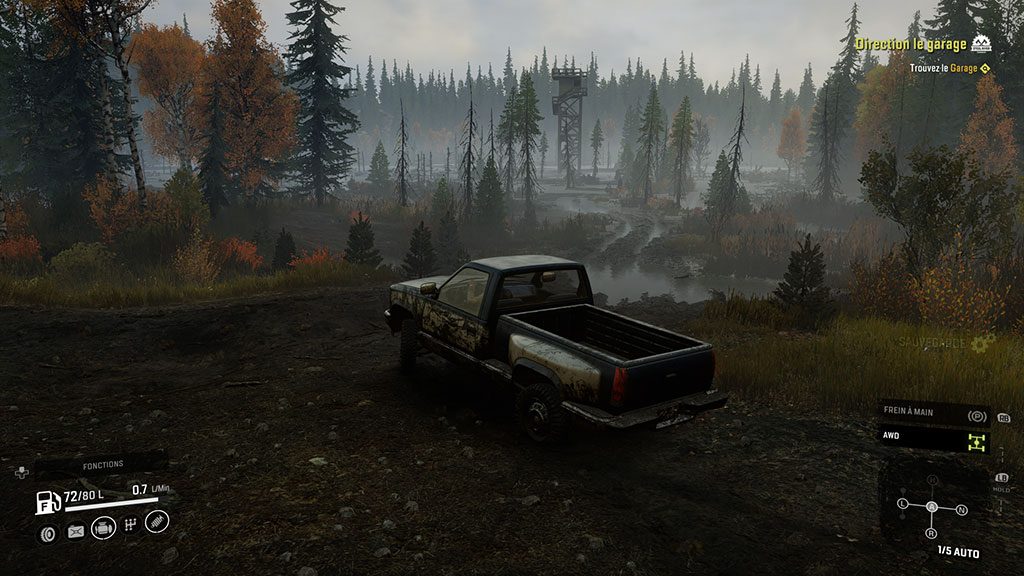
Task: Toggle the AWD drive mode
Action: tap(934, 437)
